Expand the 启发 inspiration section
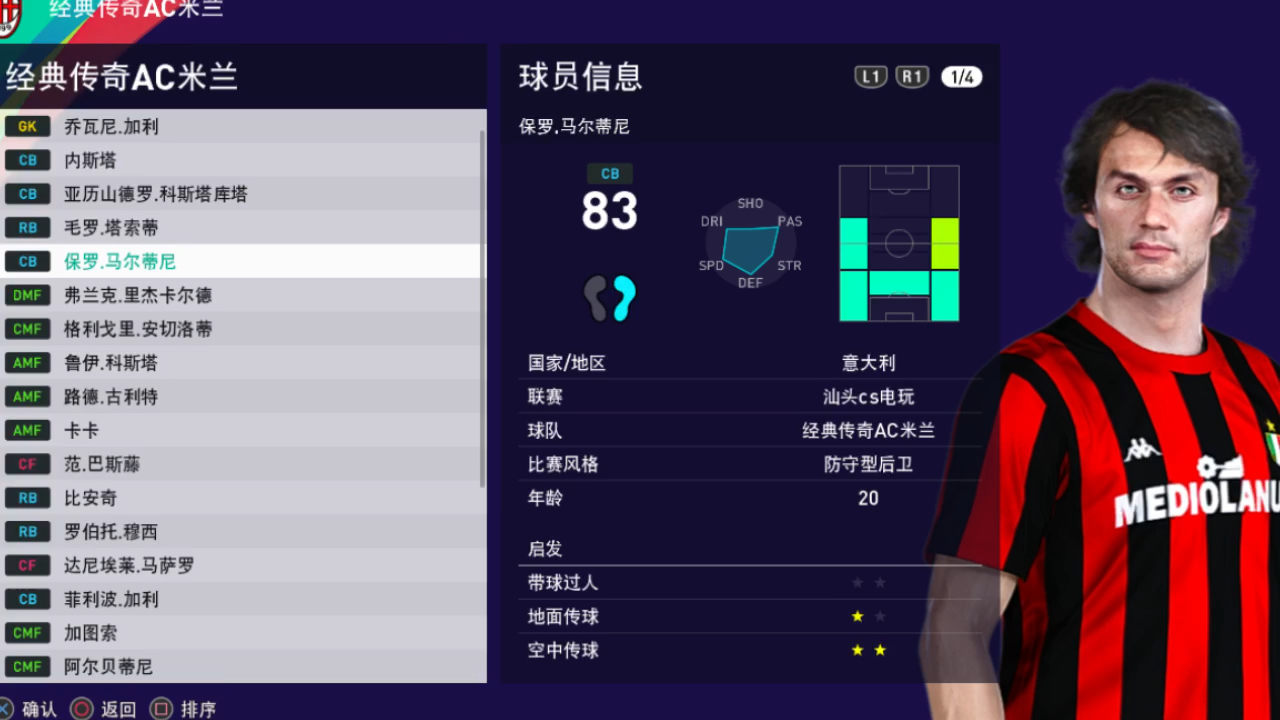Viewport: 1280px width, 720px height. pyautogui.click(x=544, y=548)
